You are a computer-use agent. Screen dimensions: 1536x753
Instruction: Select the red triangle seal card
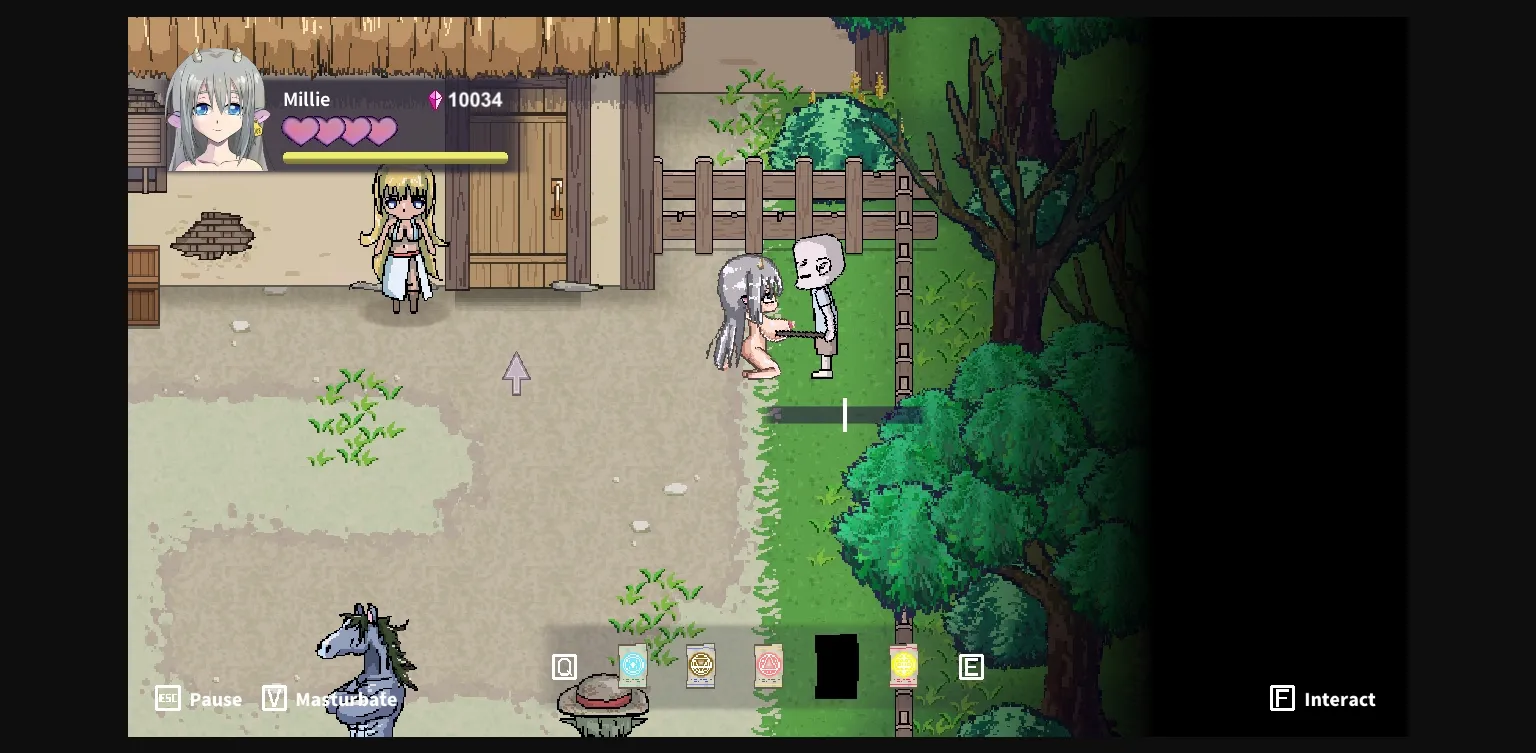768,664
